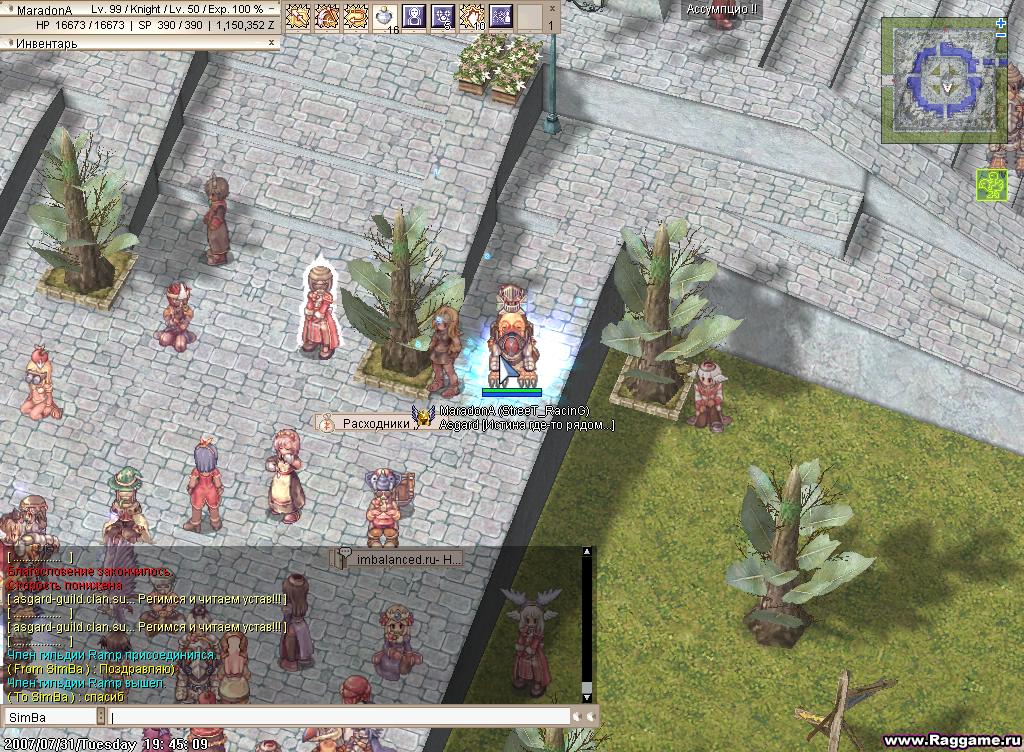
Task: Zoom in the minimap with plus button
Action: pos(1001,22)
